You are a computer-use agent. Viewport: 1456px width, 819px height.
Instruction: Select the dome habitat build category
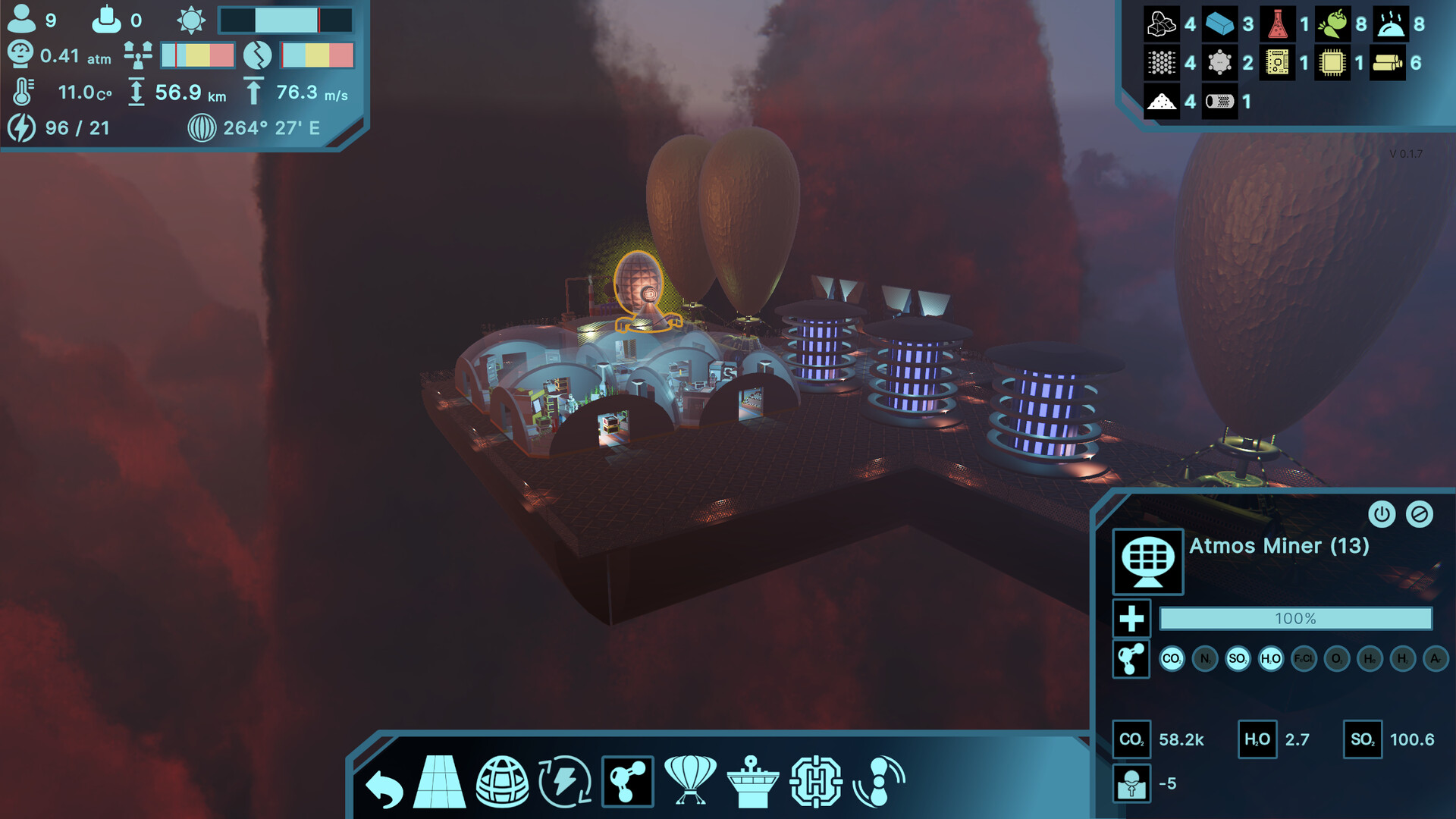tap(502, 782)
